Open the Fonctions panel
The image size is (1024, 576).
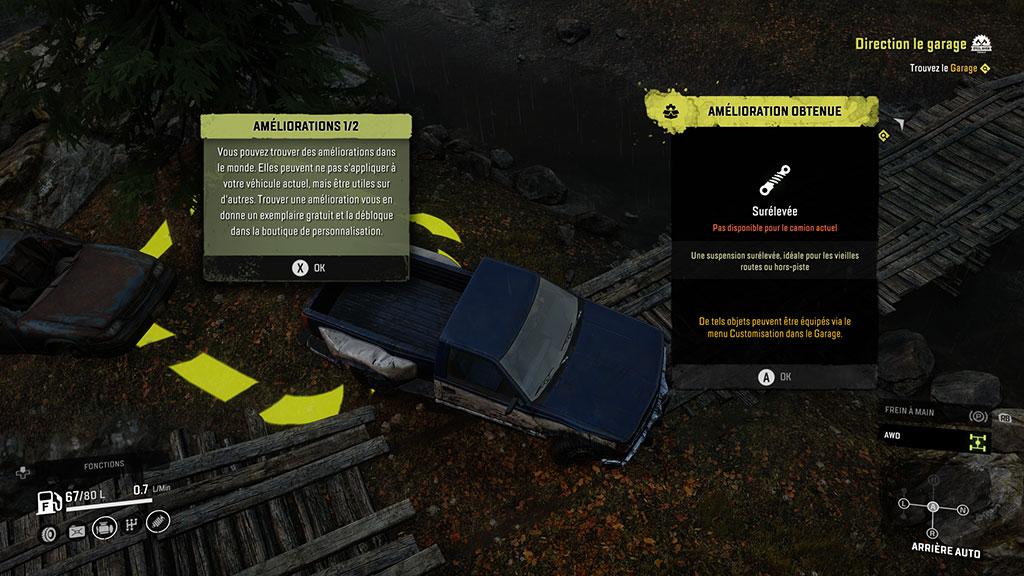coord(103,465)
